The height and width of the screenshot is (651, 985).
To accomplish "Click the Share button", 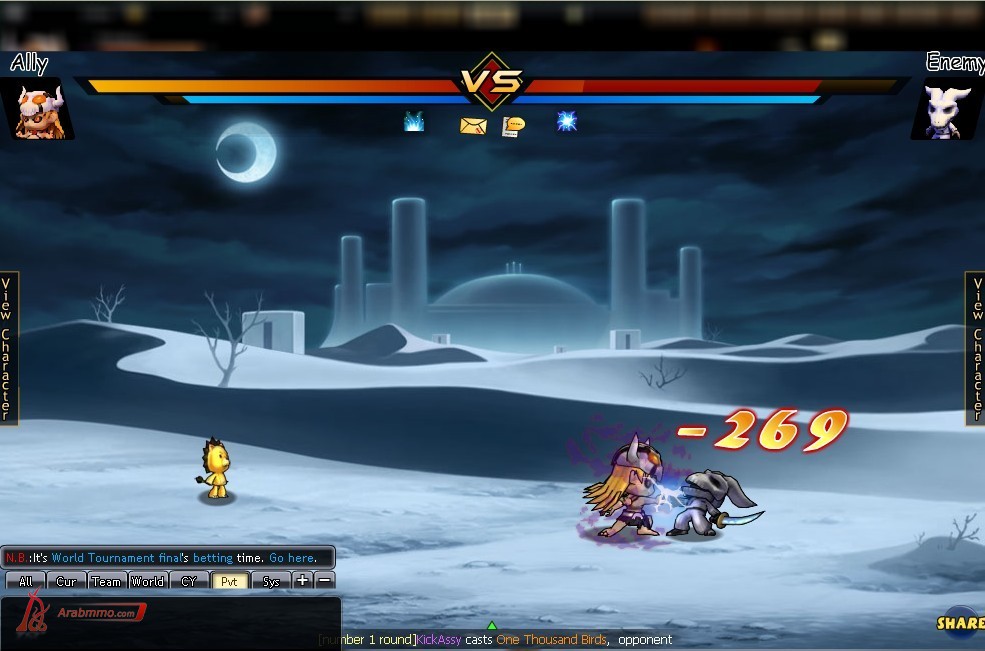I will (x=960, y=622).
